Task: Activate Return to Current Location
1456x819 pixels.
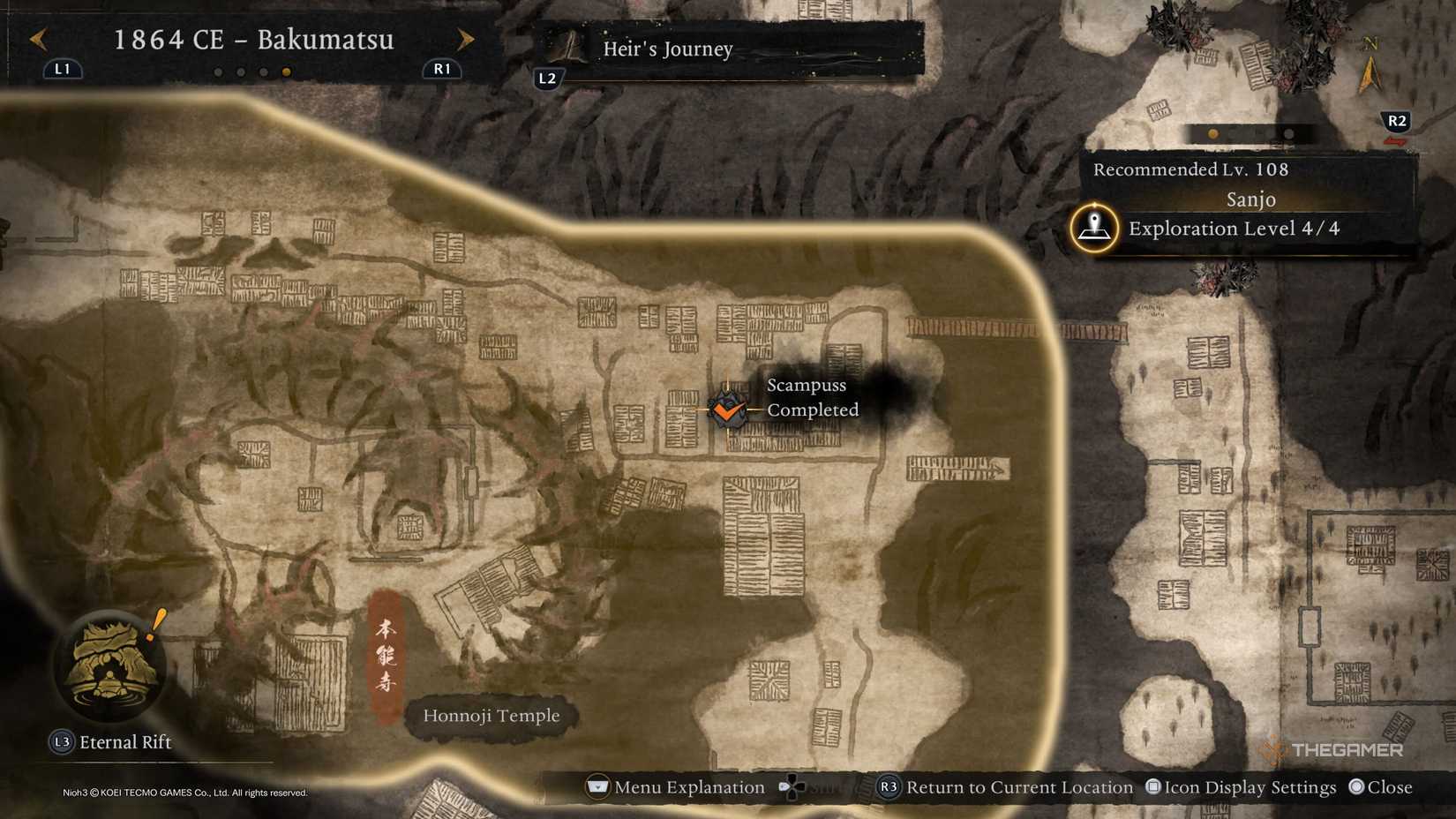Action: 1006,786
